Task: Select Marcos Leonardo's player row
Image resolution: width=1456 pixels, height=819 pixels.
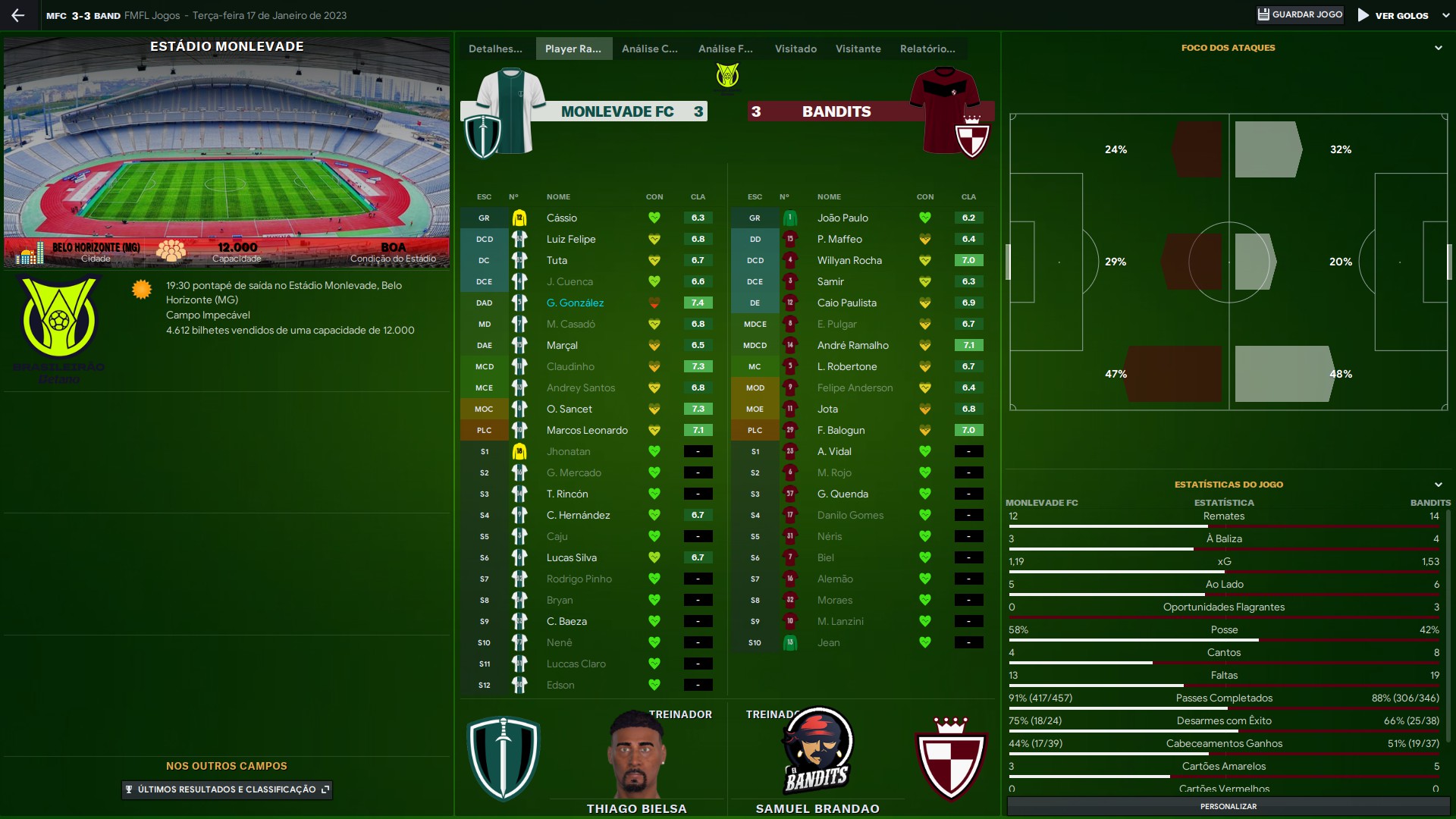Action: click(x=587, y=430)
